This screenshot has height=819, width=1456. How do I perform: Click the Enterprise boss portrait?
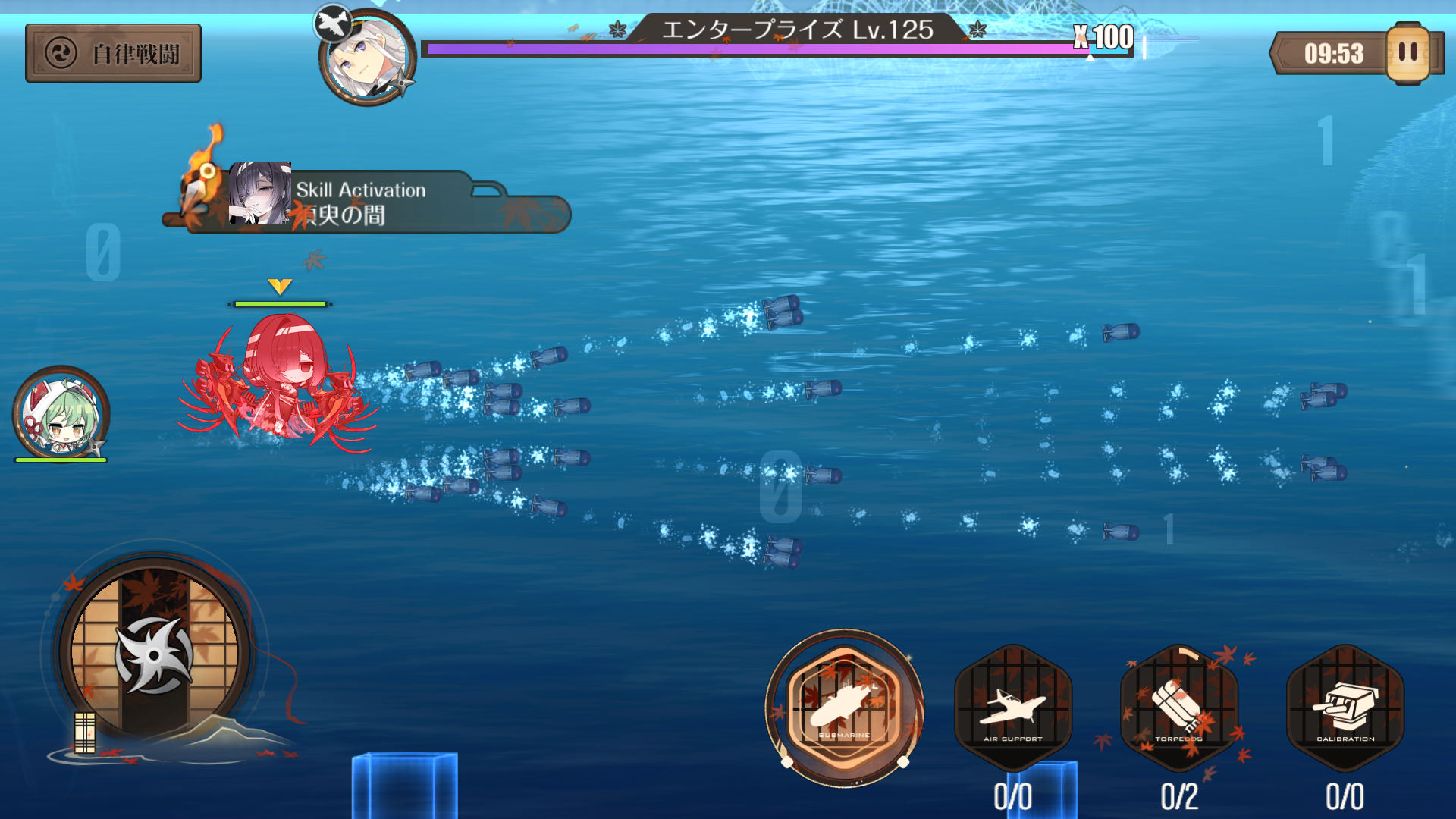click(369, 58)
